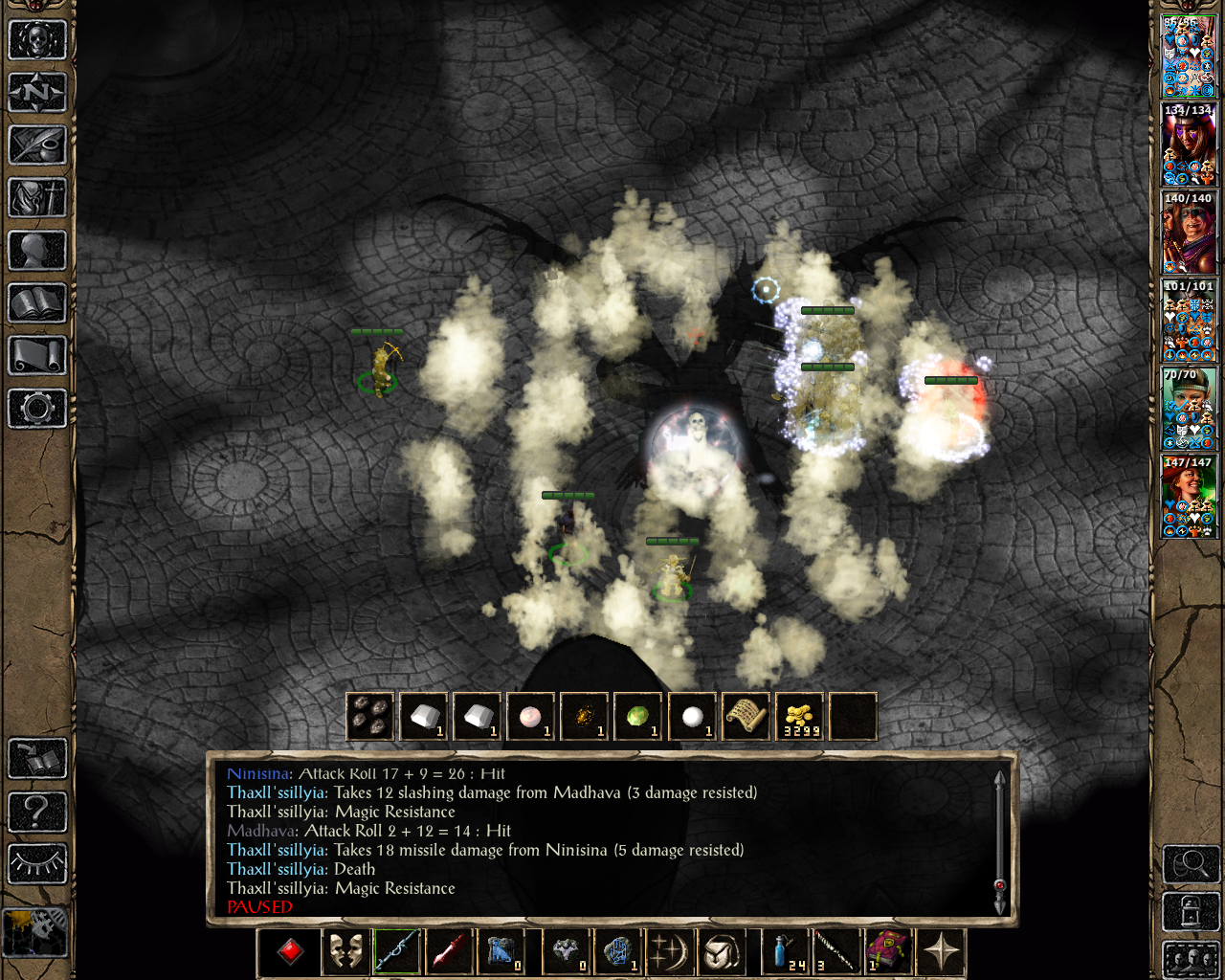Open the area map compass button
Viewport: 1225px width, 980px height.
tap(37, 93)
